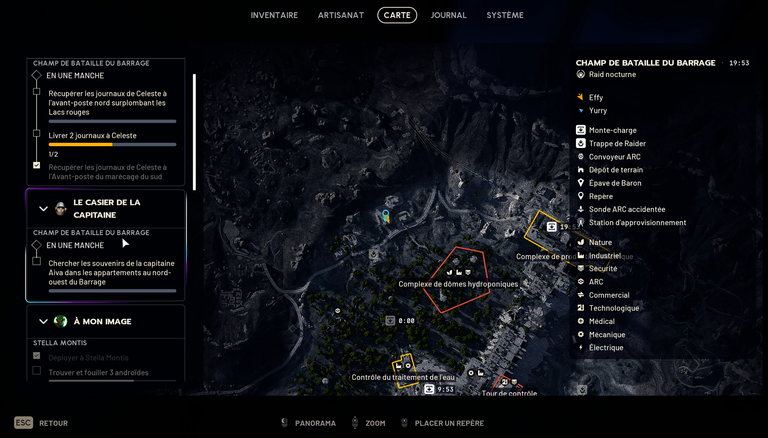Open the Système tab

pos(505,15)
